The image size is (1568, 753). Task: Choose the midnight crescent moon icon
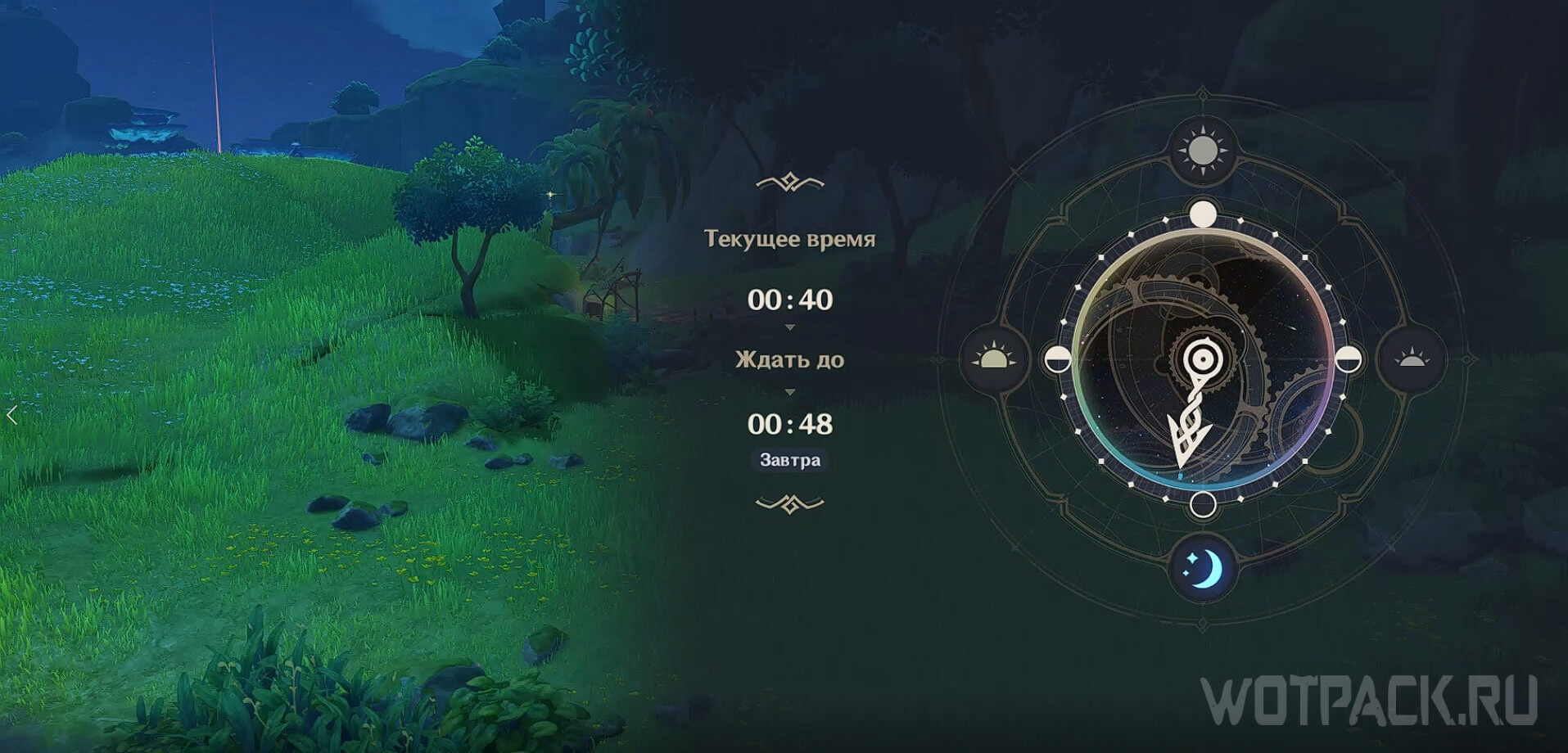[x=1201, y=567]
